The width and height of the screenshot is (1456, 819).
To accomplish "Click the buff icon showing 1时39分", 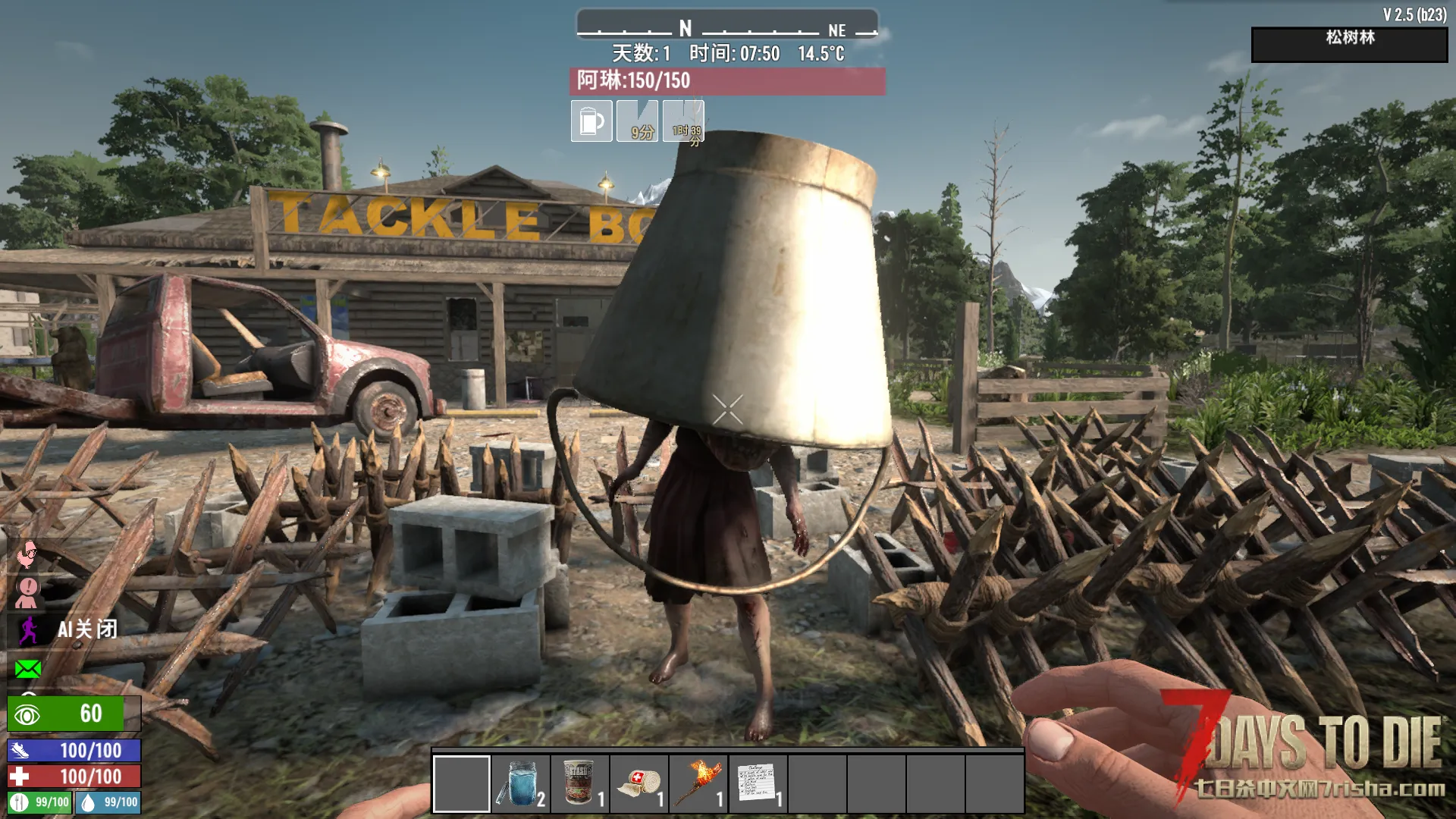I will pyautogui.click(x=683, y=121).
